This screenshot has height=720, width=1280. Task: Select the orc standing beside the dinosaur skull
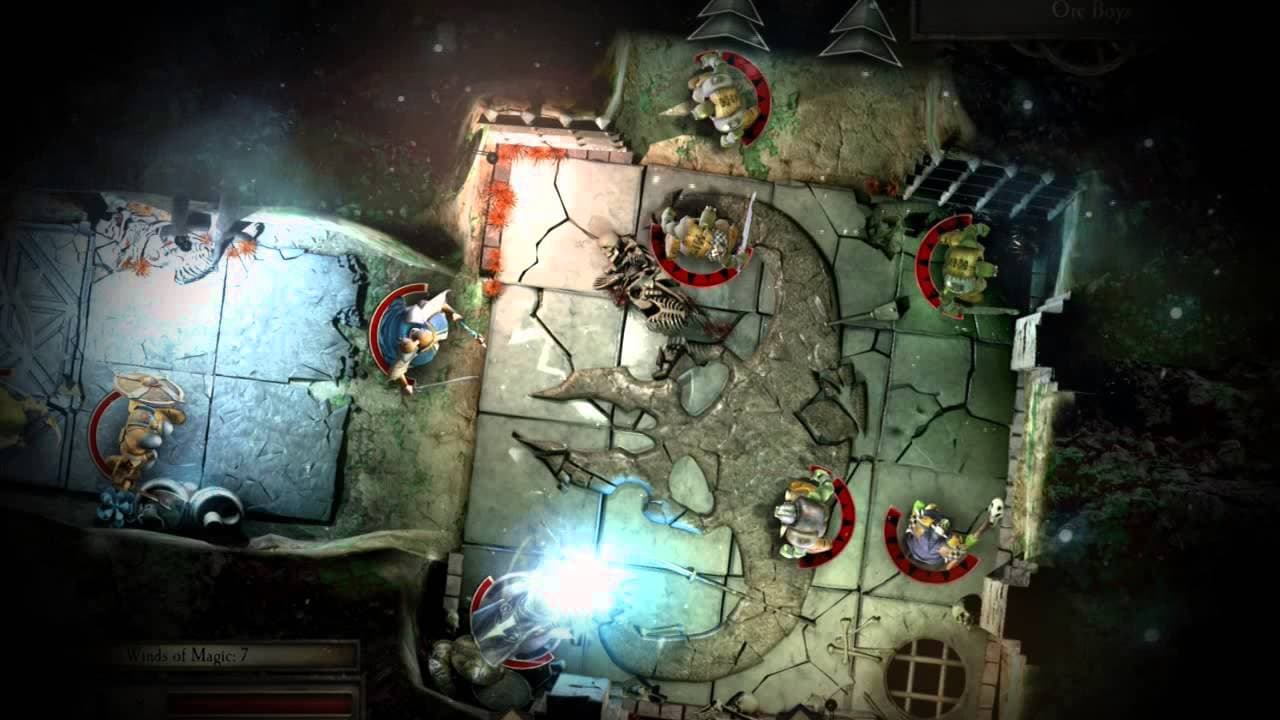[700, 235]
